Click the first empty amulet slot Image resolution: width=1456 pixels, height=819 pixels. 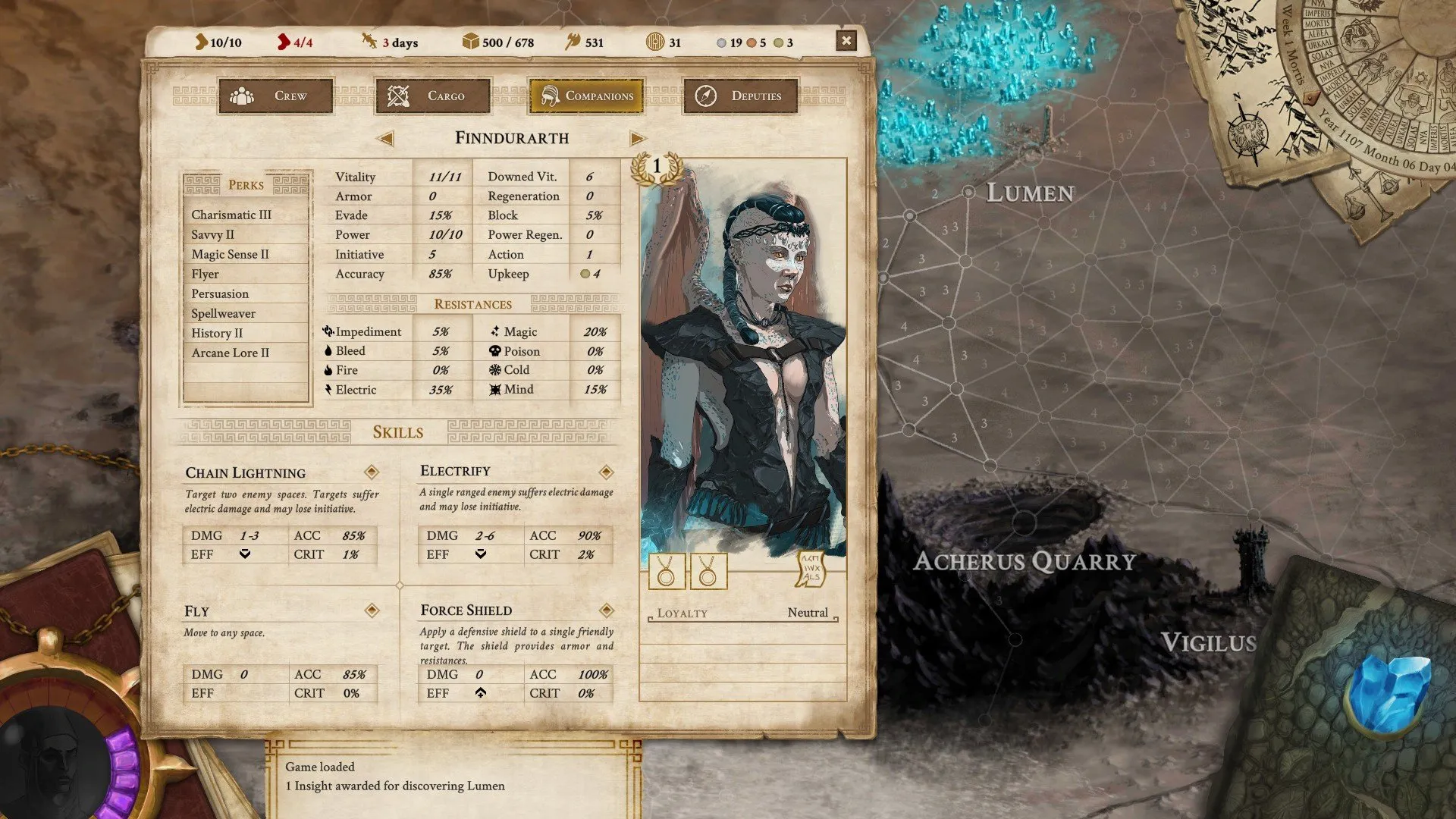(x=667, y=571)
